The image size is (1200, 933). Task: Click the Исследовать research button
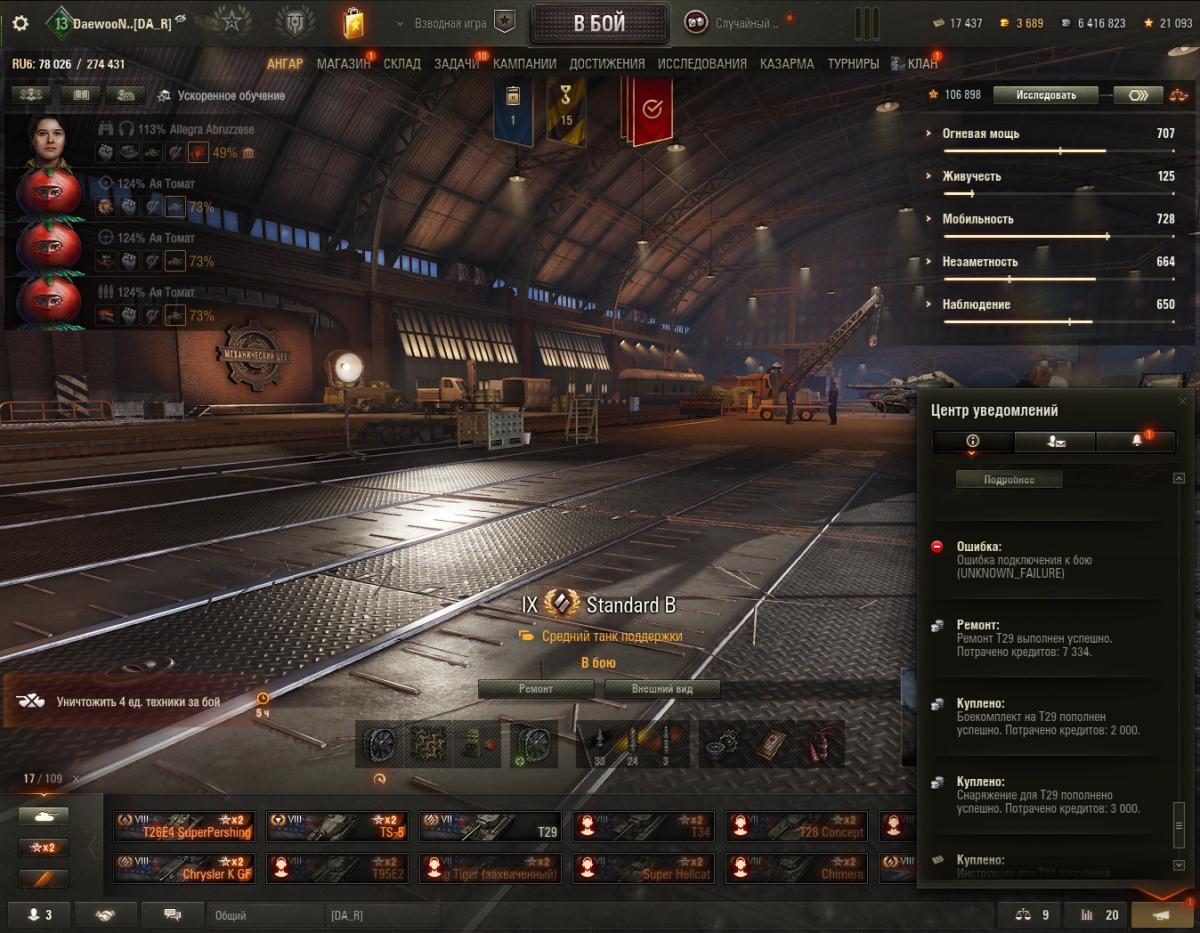click(1046, 95)
